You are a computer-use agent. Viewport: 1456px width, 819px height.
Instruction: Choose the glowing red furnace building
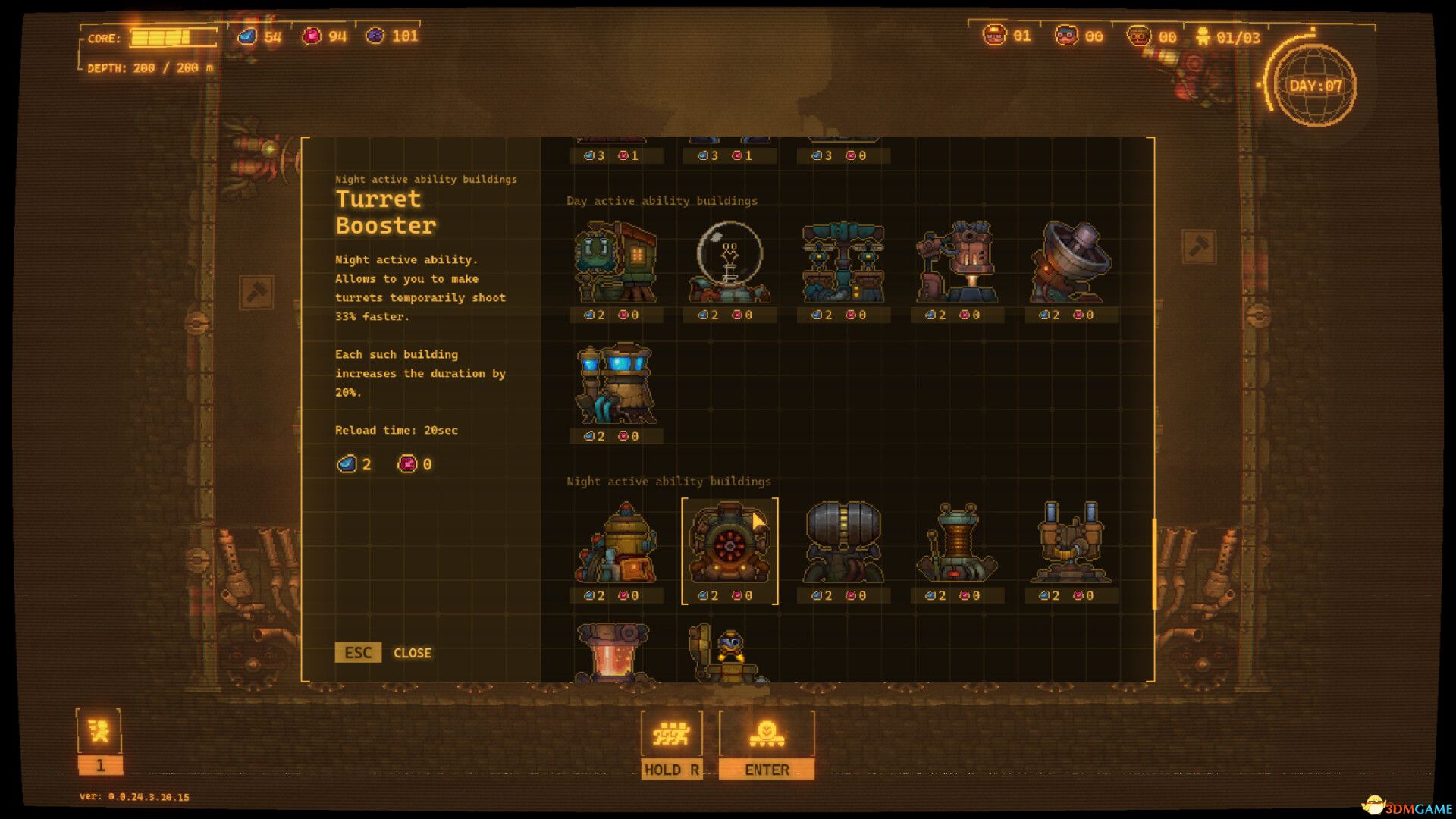point(613,652)
